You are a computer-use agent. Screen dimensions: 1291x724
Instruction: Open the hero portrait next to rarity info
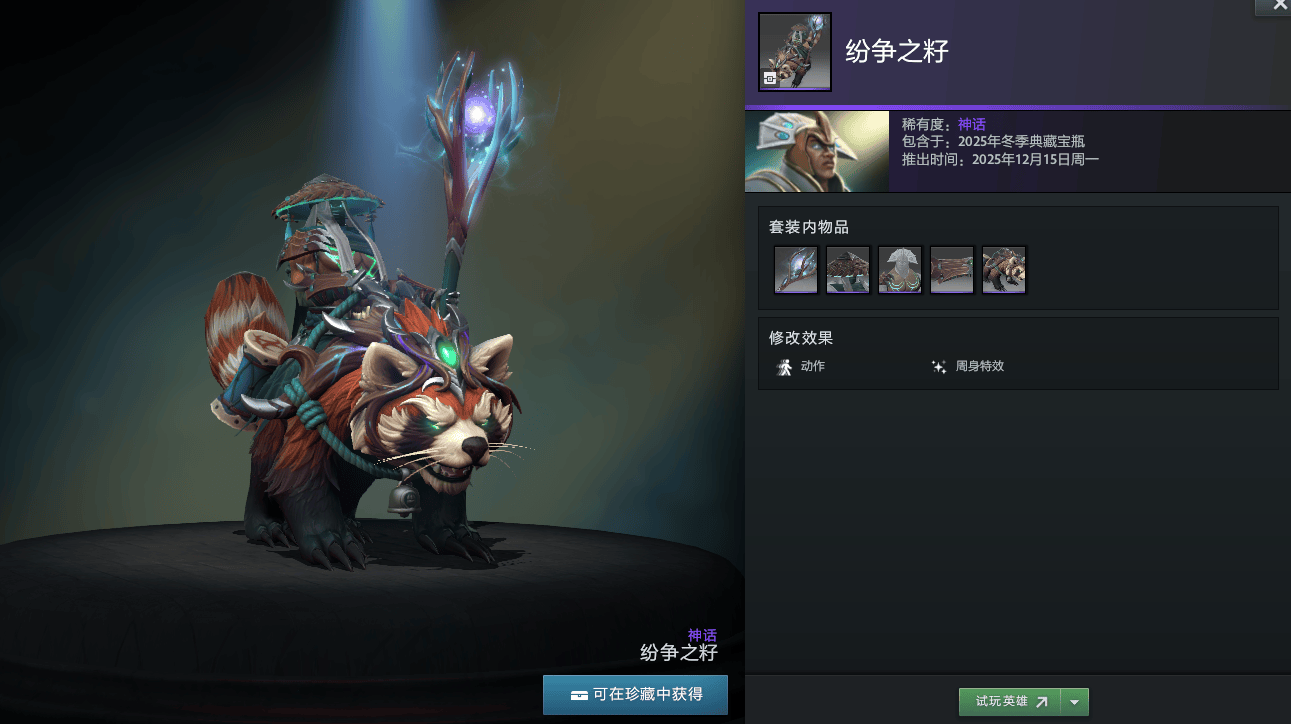pyautogui.click(x=817, y=151)
